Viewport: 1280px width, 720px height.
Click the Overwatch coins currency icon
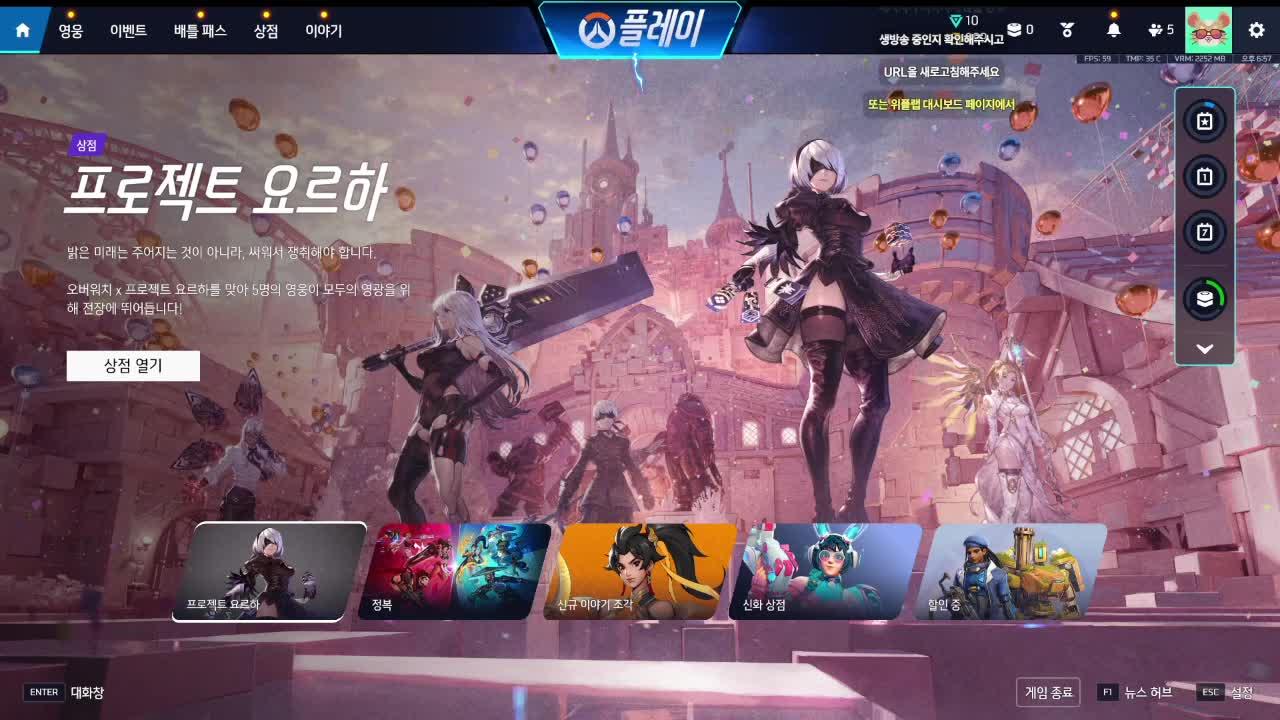pyautogui.click(x=1014, y=30)
